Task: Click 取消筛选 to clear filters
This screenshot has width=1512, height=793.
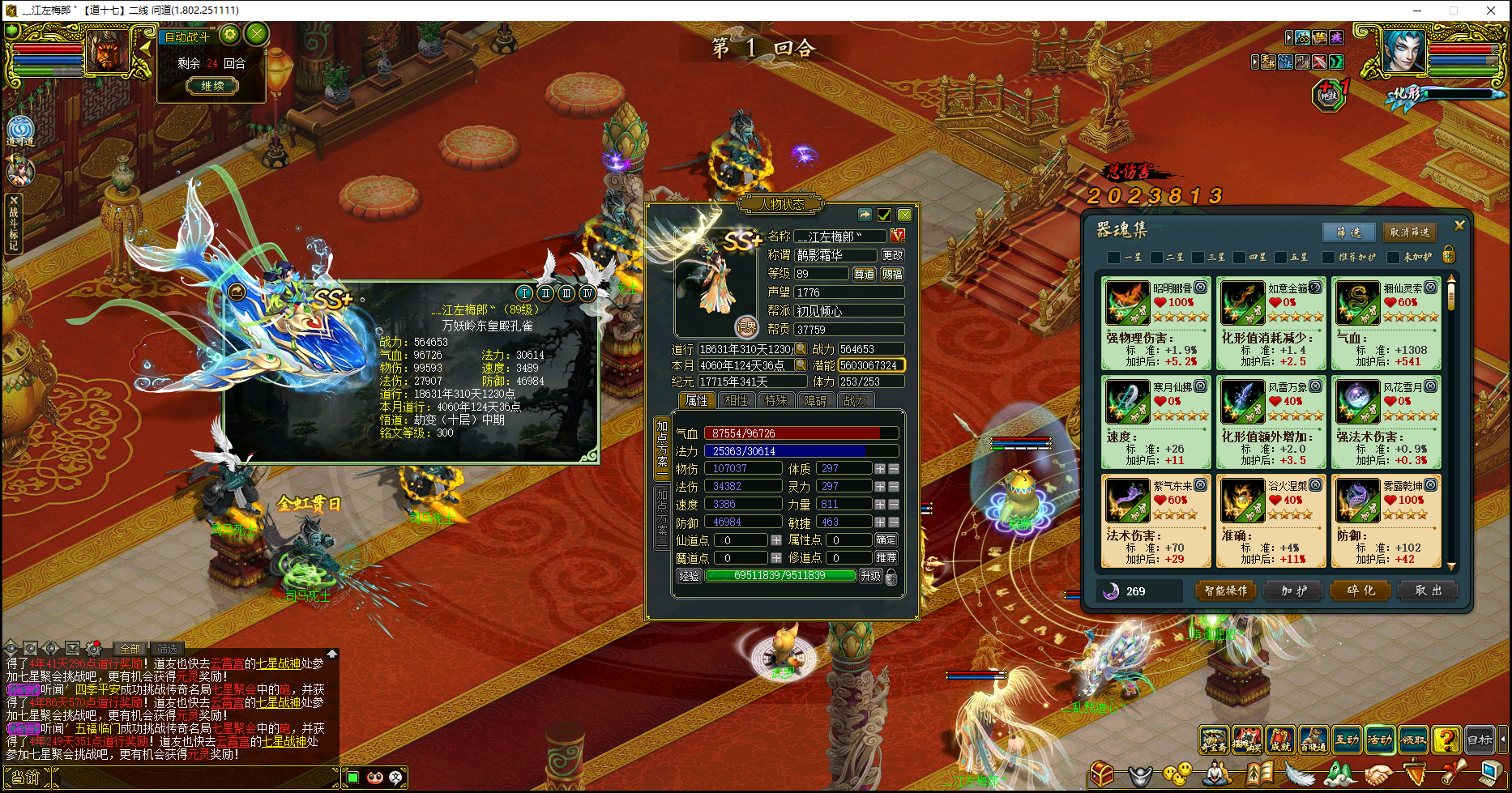Action: click(1410, 232)
